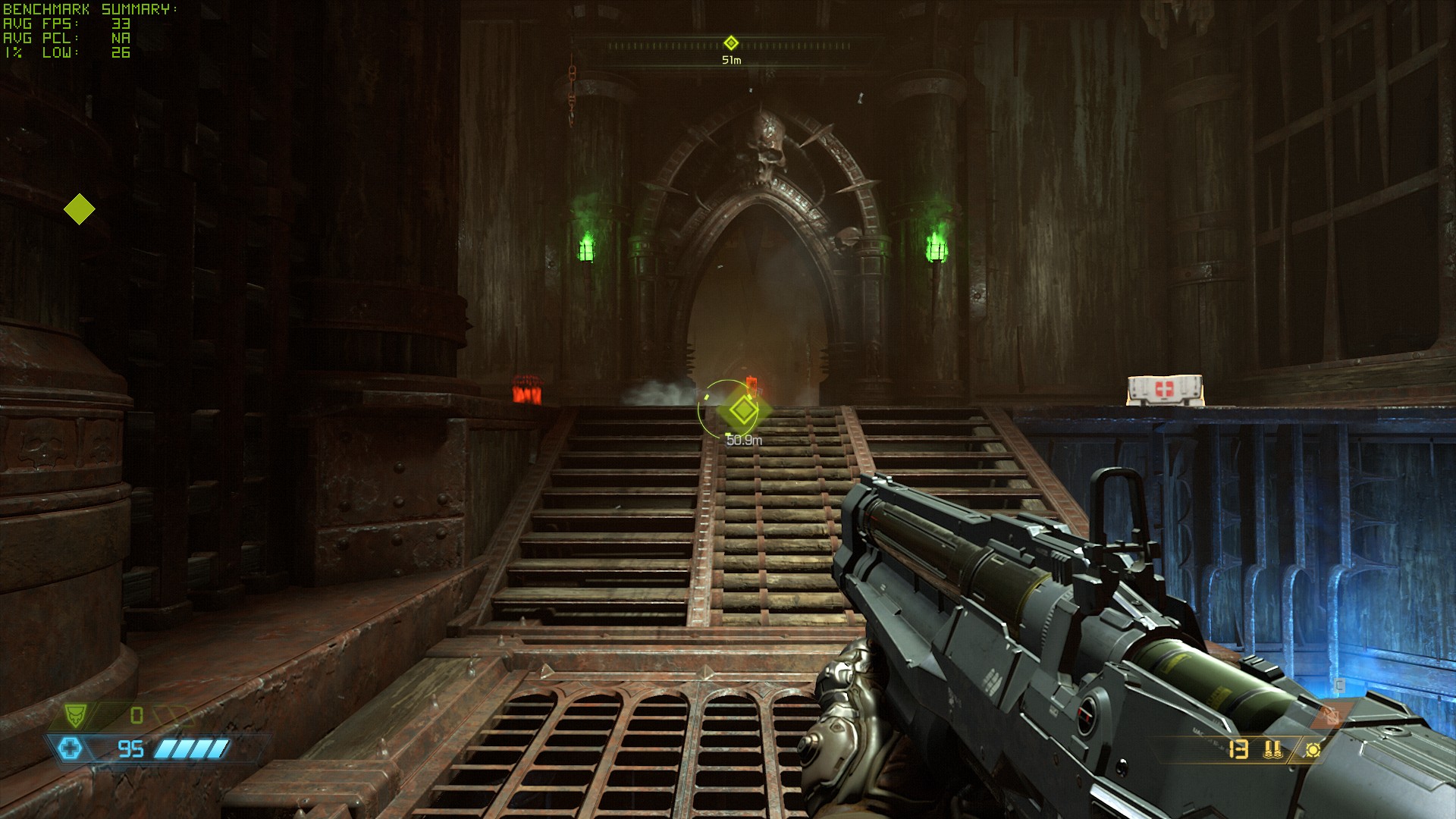Select the rocket ammo icon

(1273, 750)
